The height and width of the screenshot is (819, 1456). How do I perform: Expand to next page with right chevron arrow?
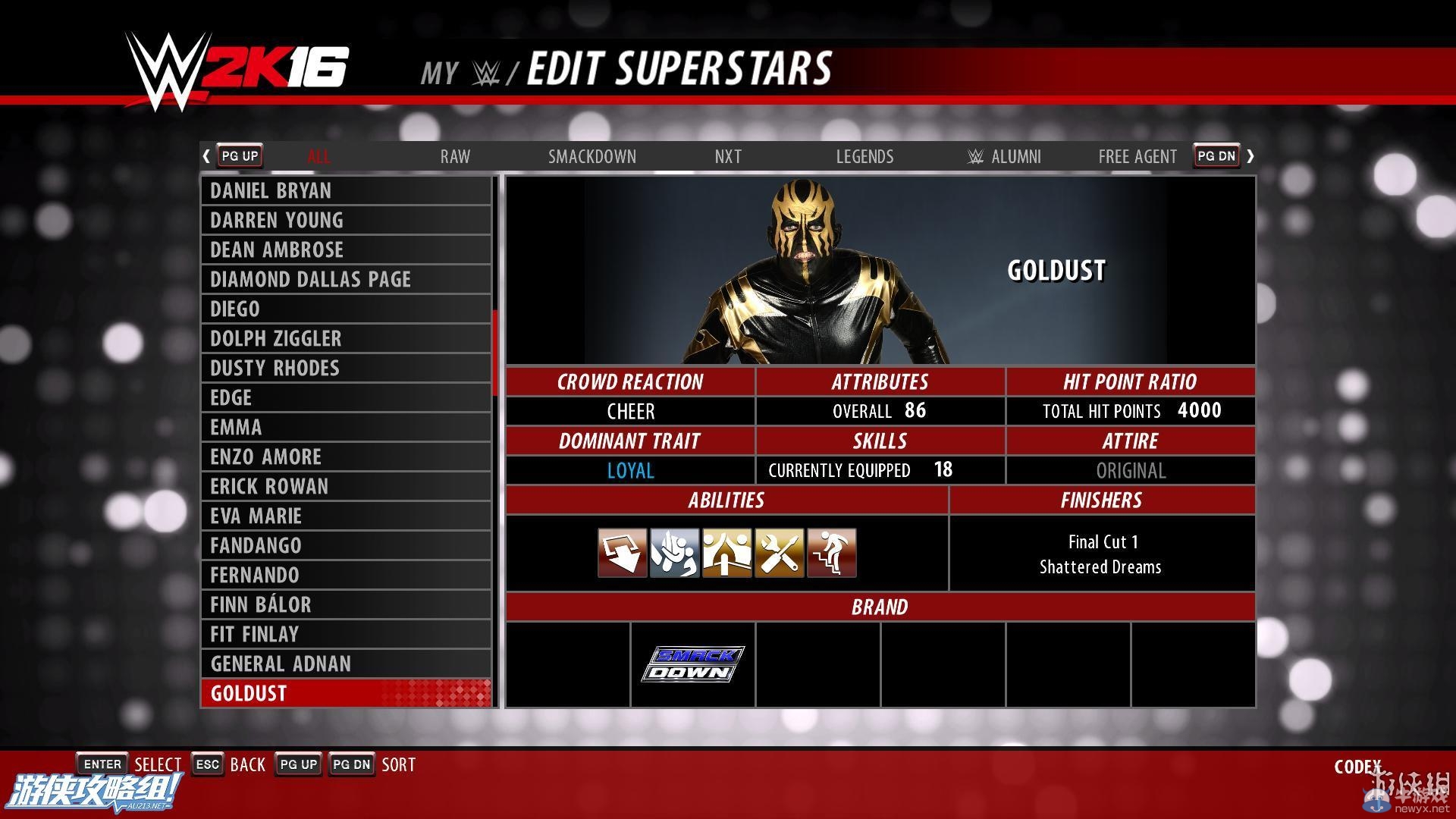[1251, 155]
